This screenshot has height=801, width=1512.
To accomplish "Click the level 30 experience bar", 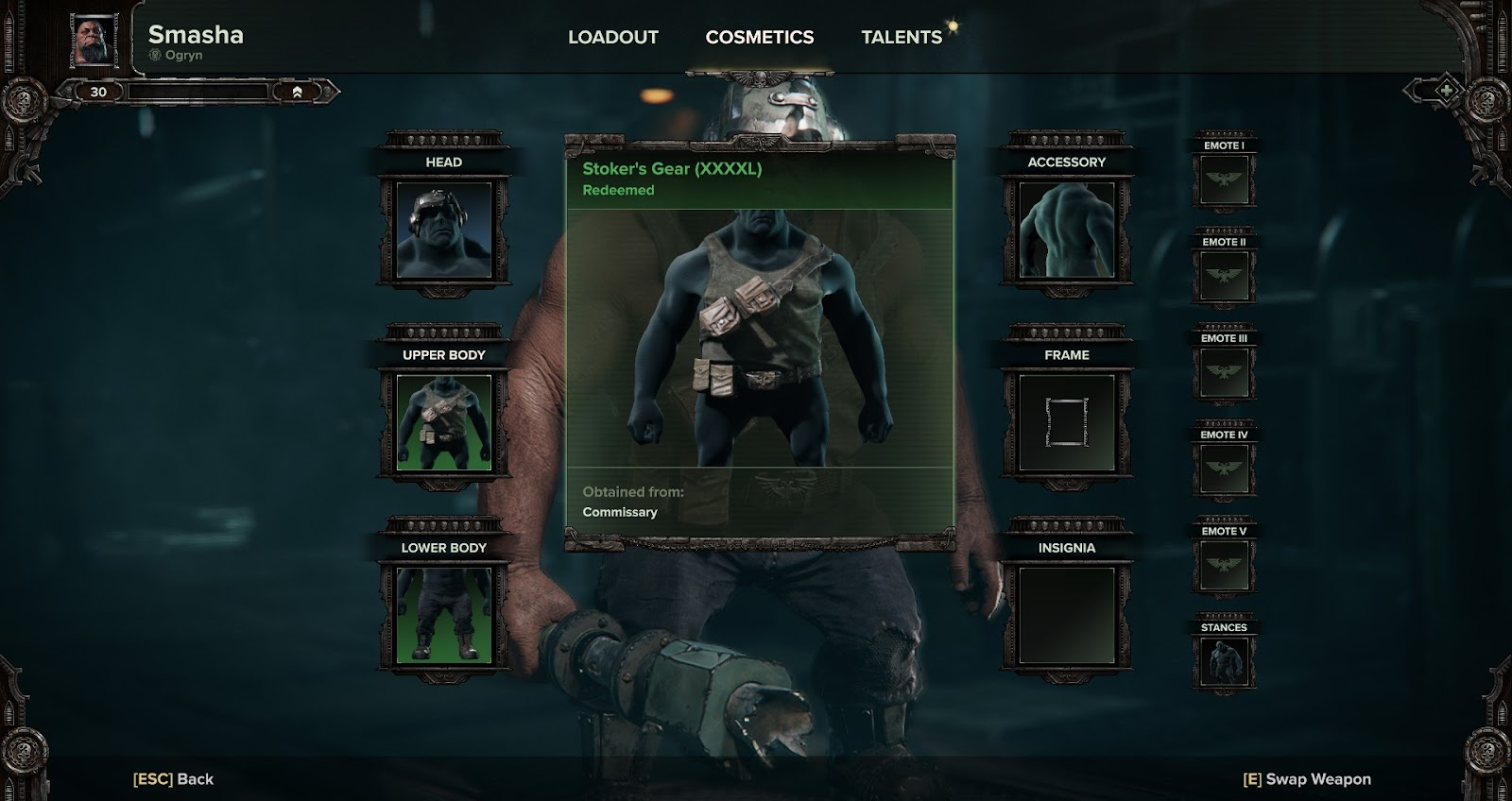I will click(198, 91).
